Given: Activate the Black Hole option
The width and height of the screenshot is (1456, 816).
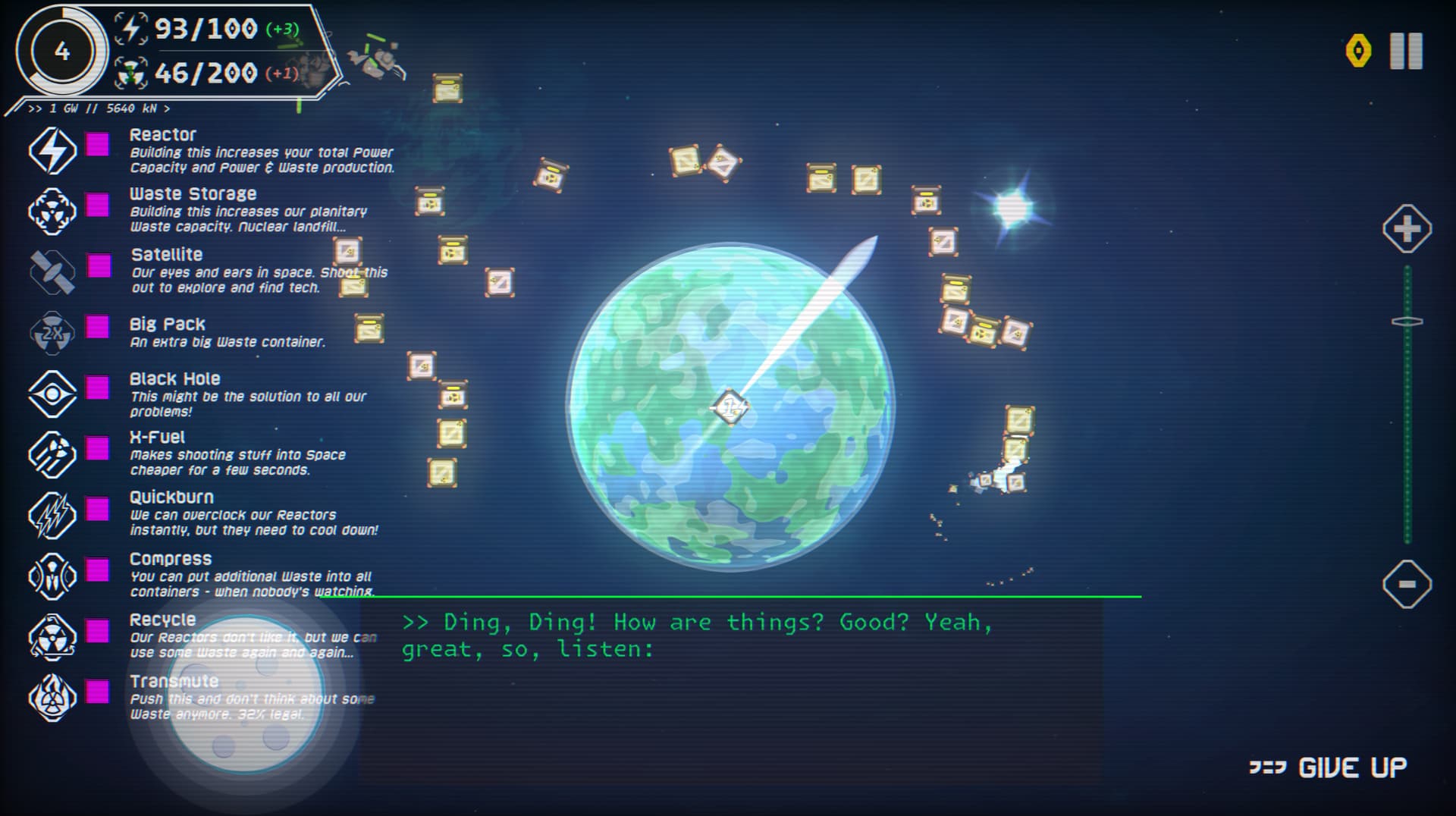Looking at the screenshot, I should (52, 394).
